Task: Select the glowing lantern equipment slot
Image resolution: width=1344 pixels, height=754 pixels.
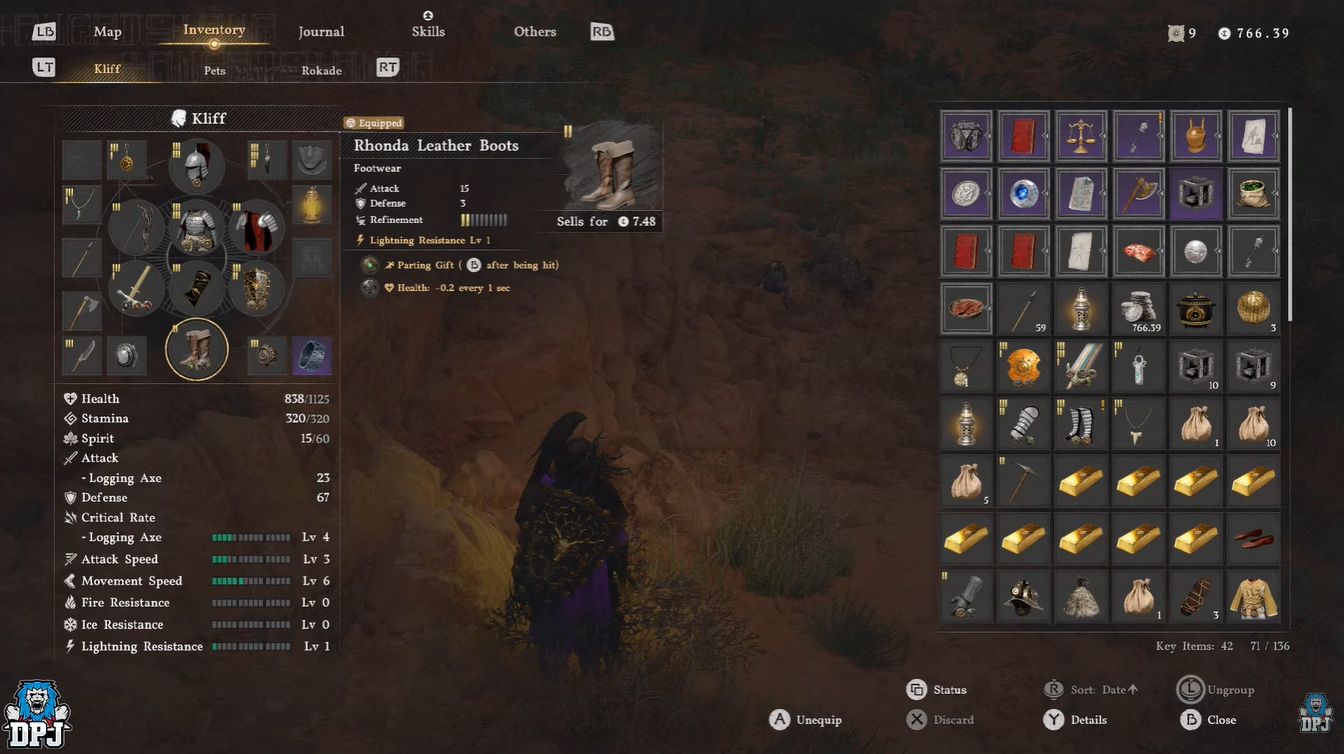Action: [311, 206]
